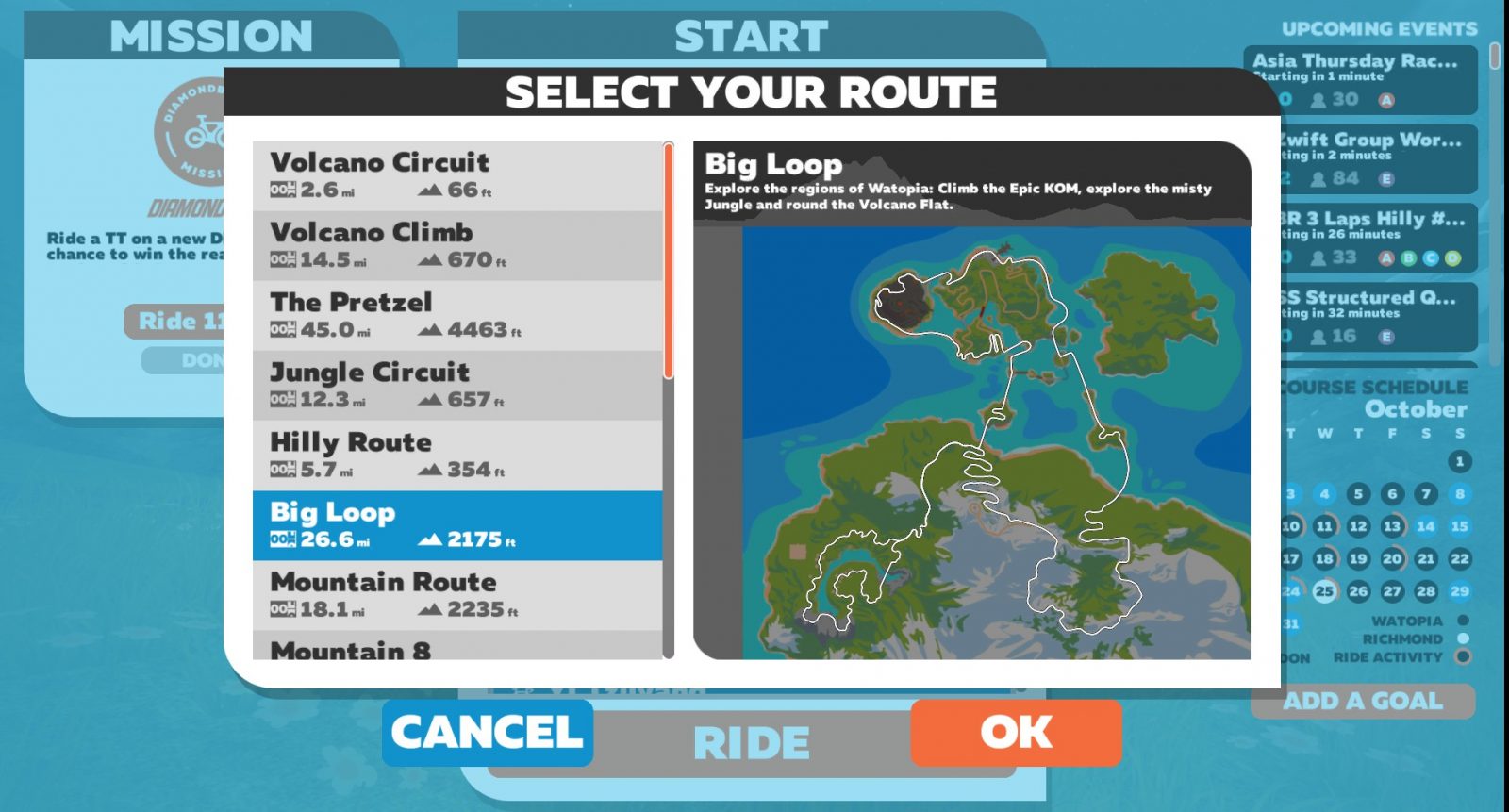
Task: Pick The Pretzel route
Action: 457,315
